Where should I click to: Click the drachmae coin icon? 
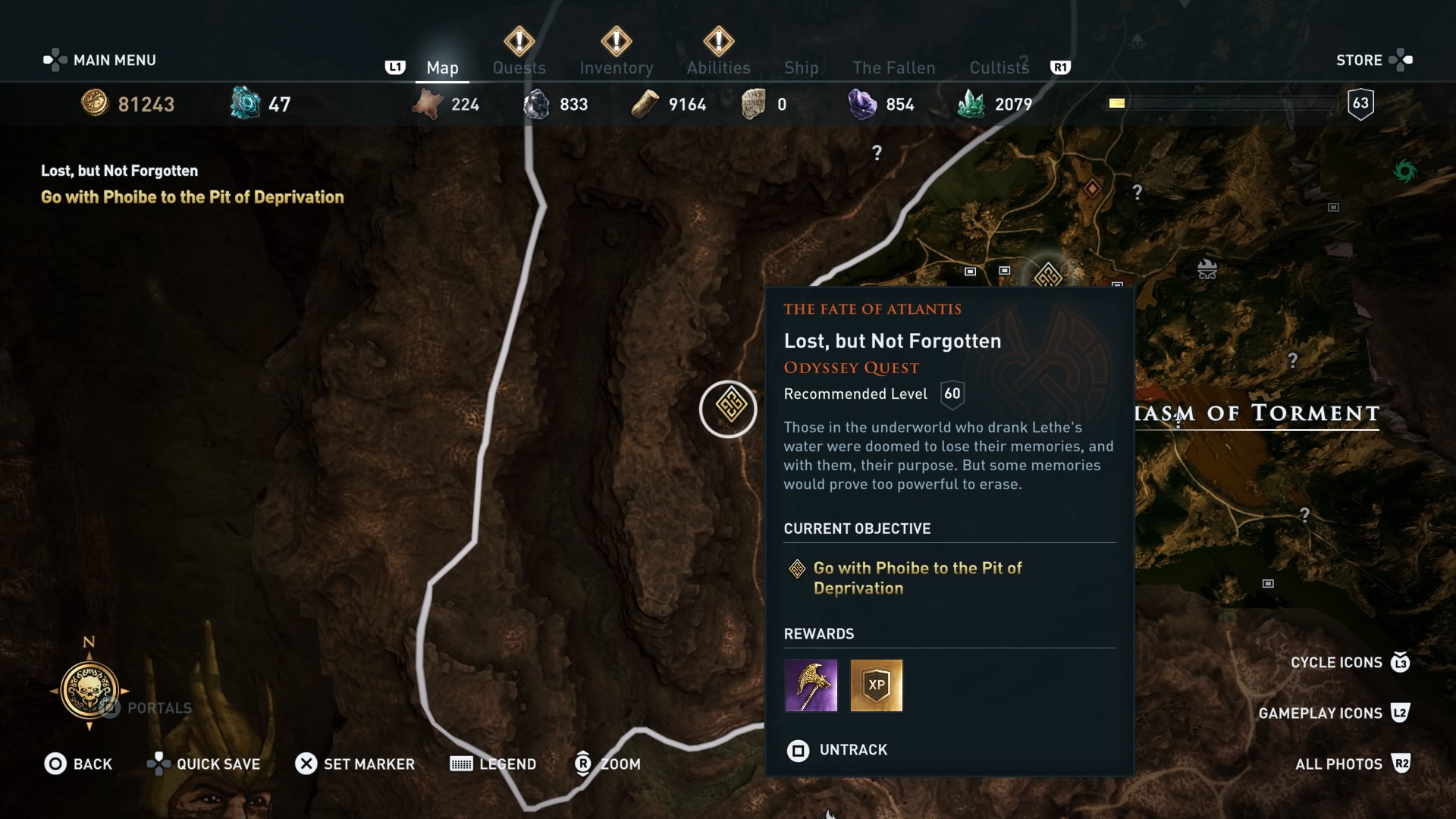pos(94,103)
